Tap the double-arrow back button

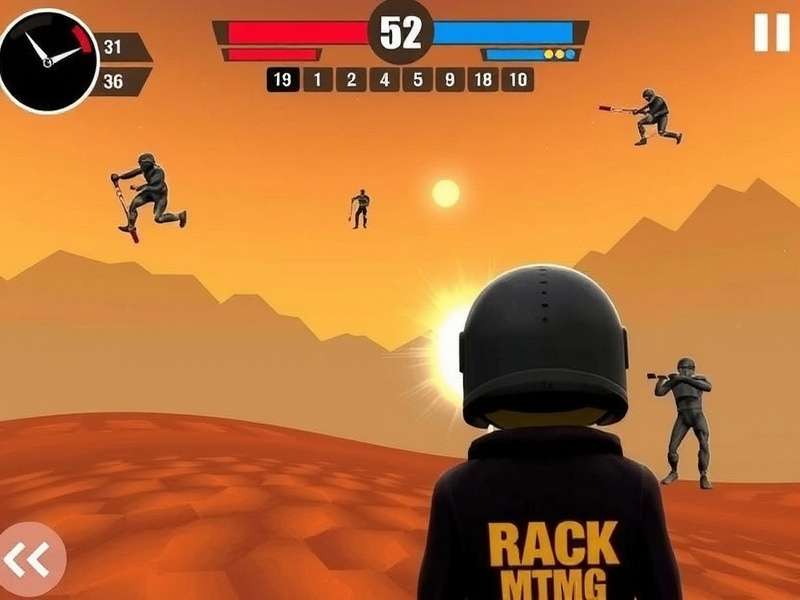click(x=28, y=559)
